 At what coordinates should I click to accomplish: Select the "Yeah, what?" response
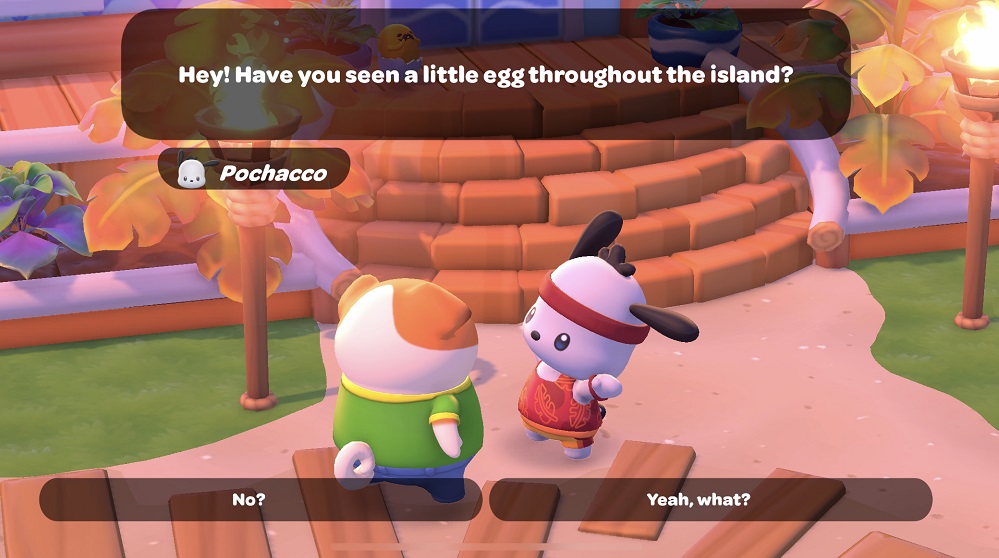(x=710, y=499)
